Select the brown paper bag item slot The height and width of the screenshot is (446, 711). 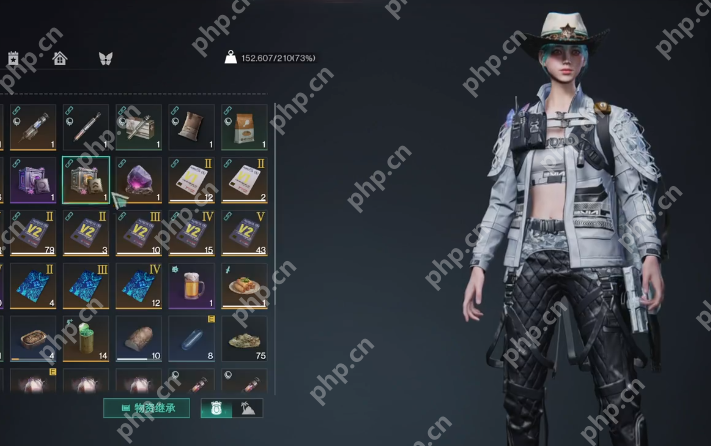pyautogui.click(x=191, y=127)
